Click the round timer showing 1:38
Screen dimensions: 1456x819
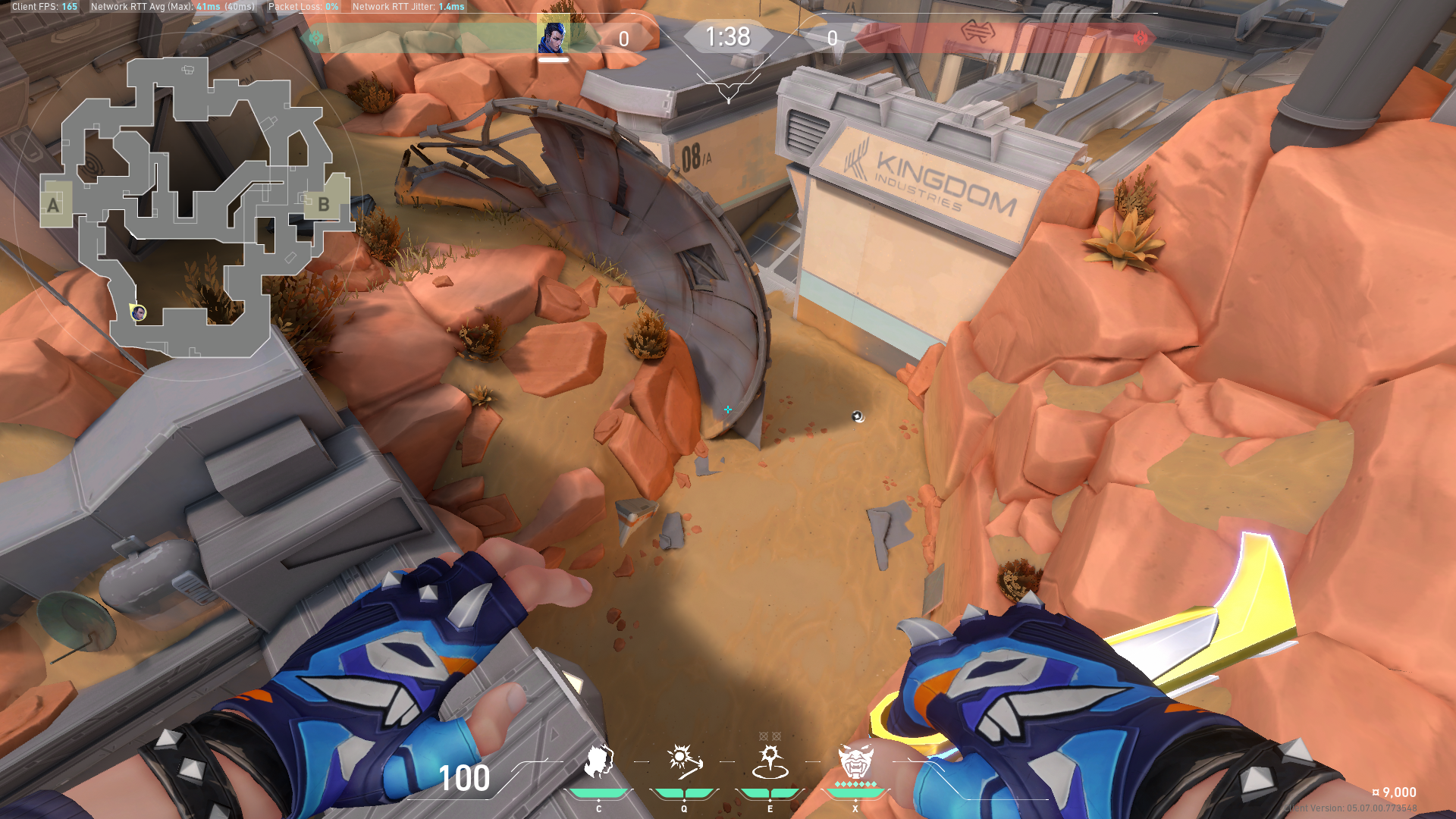pos(729,37)
